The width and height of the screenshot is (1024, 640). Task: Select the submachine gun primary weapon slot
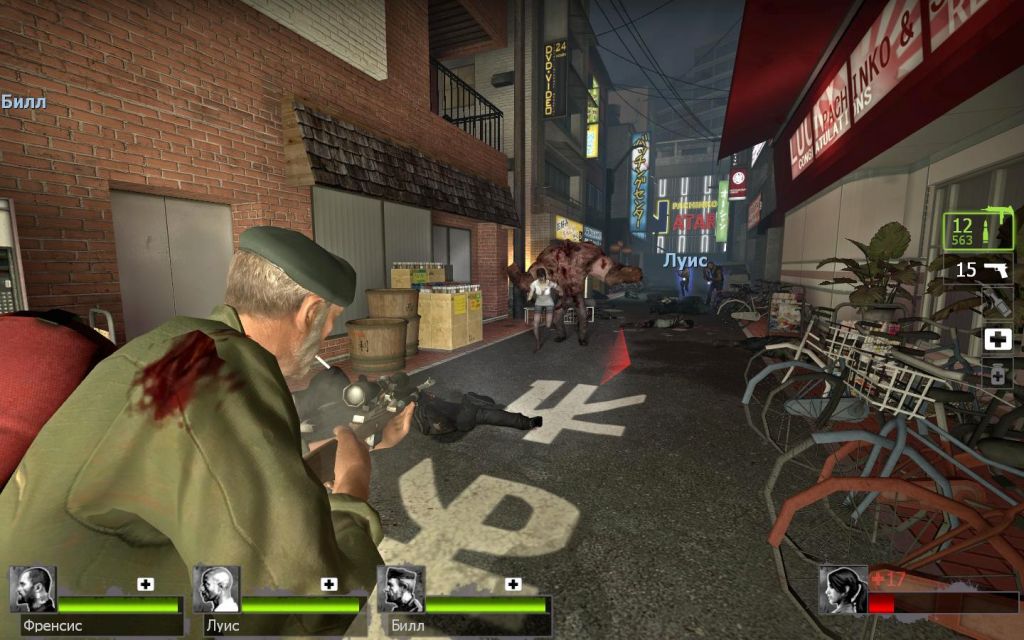[978, 232]
